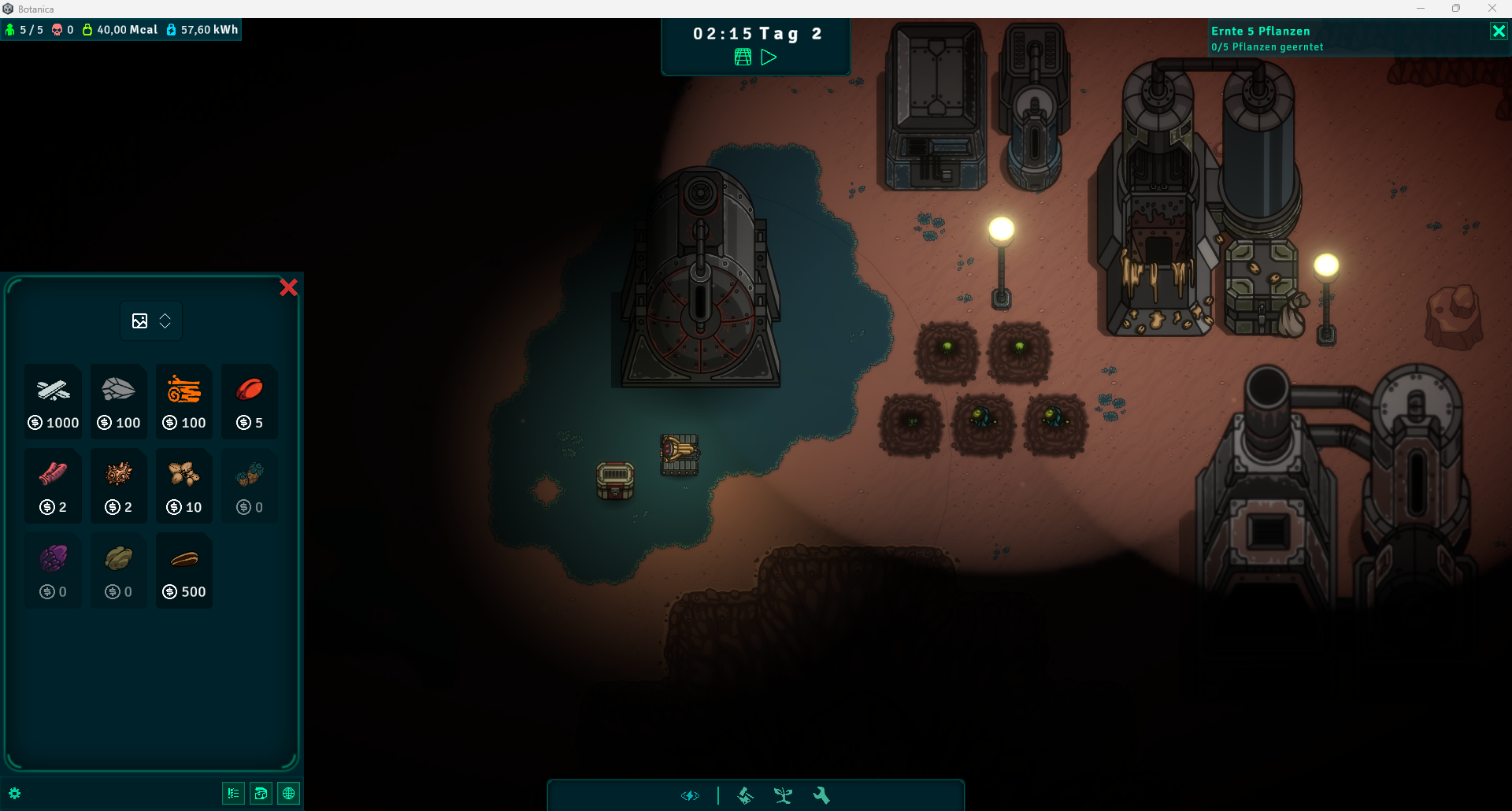Select the brown seed slot worth 500

[x=184, y=569]
